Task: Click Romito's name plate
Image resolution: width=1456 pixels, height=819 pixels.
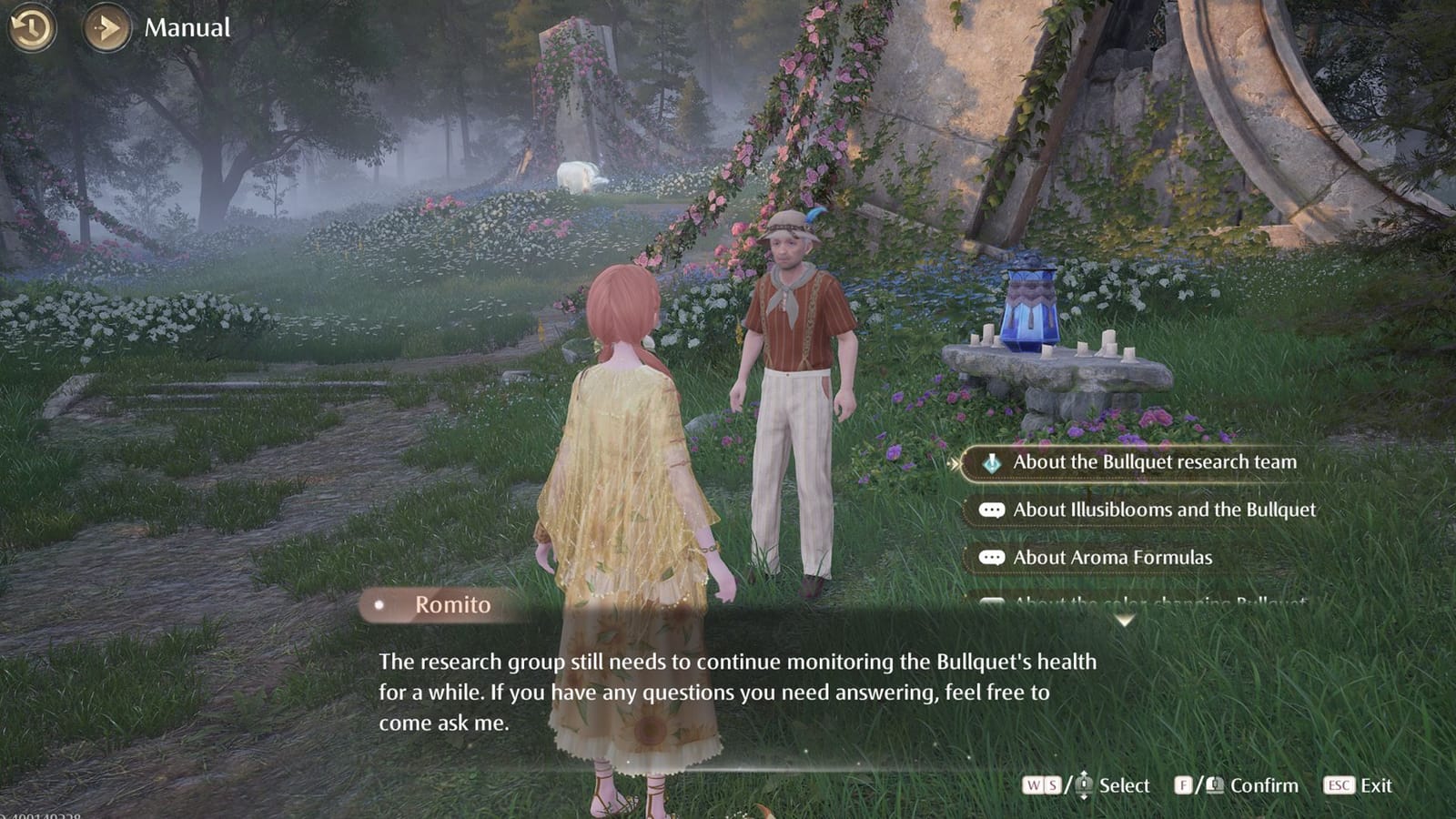Action: 455,604
